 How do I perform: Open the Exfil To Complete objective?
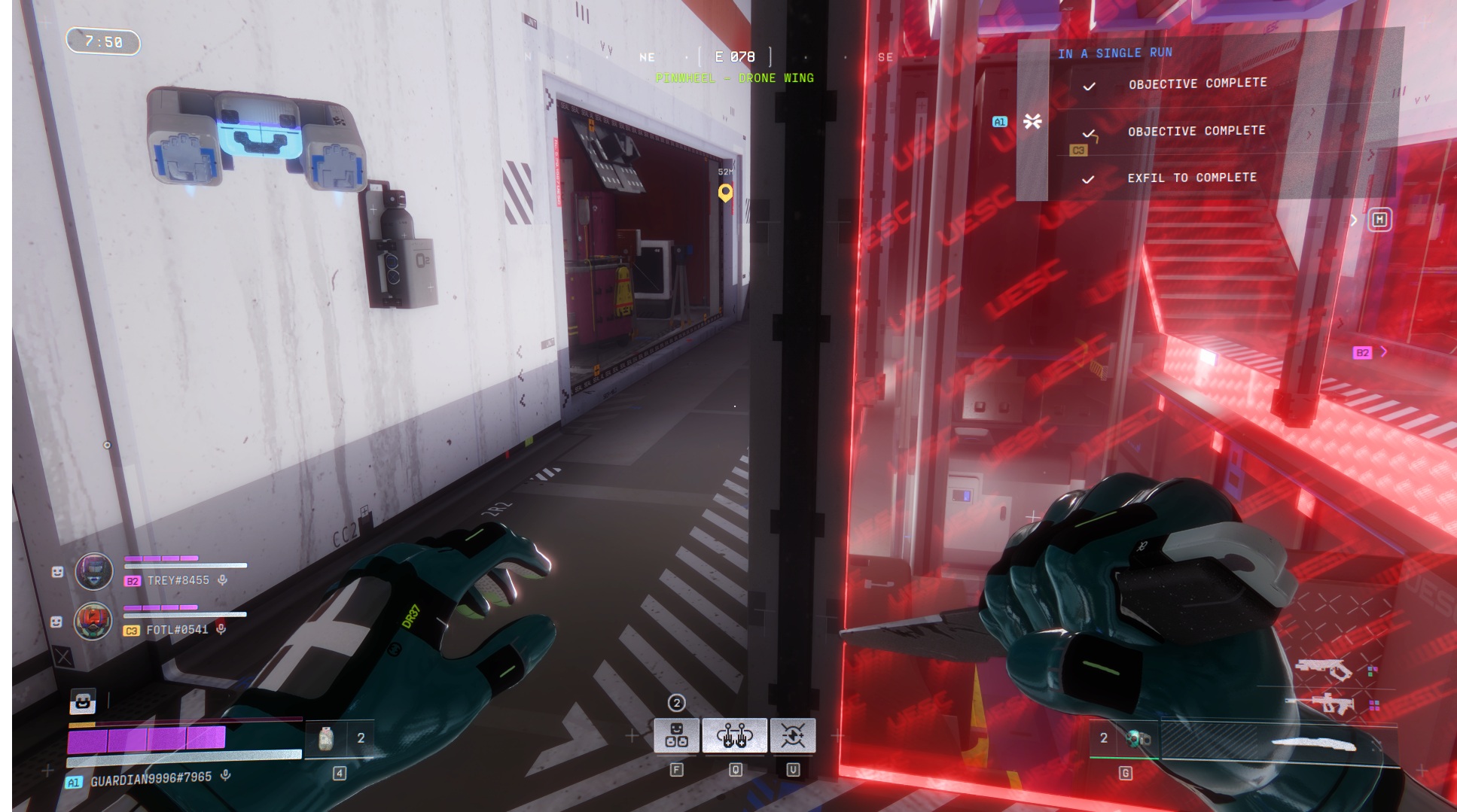[x=1191, y=178]
